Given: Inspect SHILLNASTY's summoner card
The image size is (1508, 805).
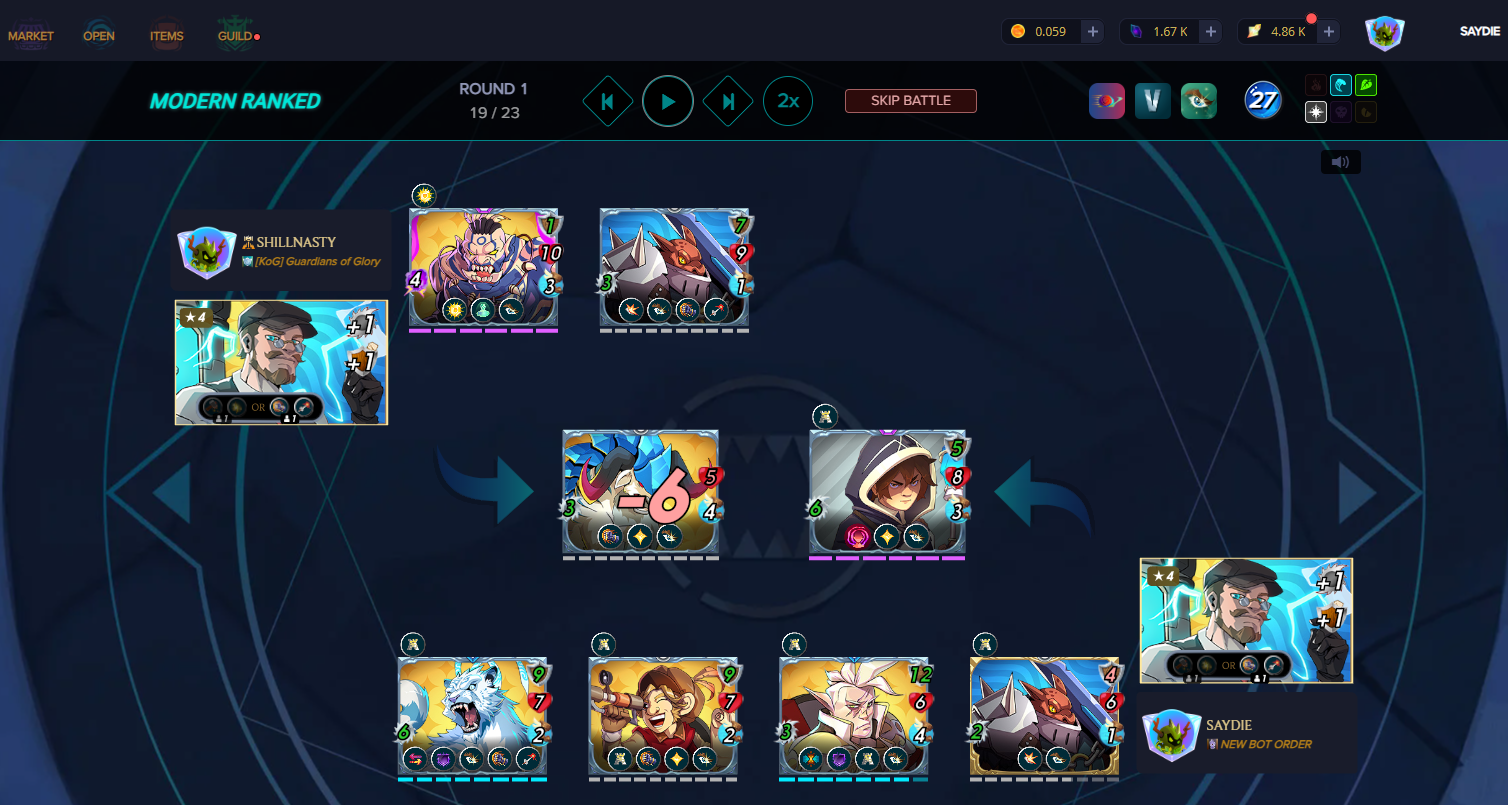Looking at the screenshot, I should (x=281, y=362).
